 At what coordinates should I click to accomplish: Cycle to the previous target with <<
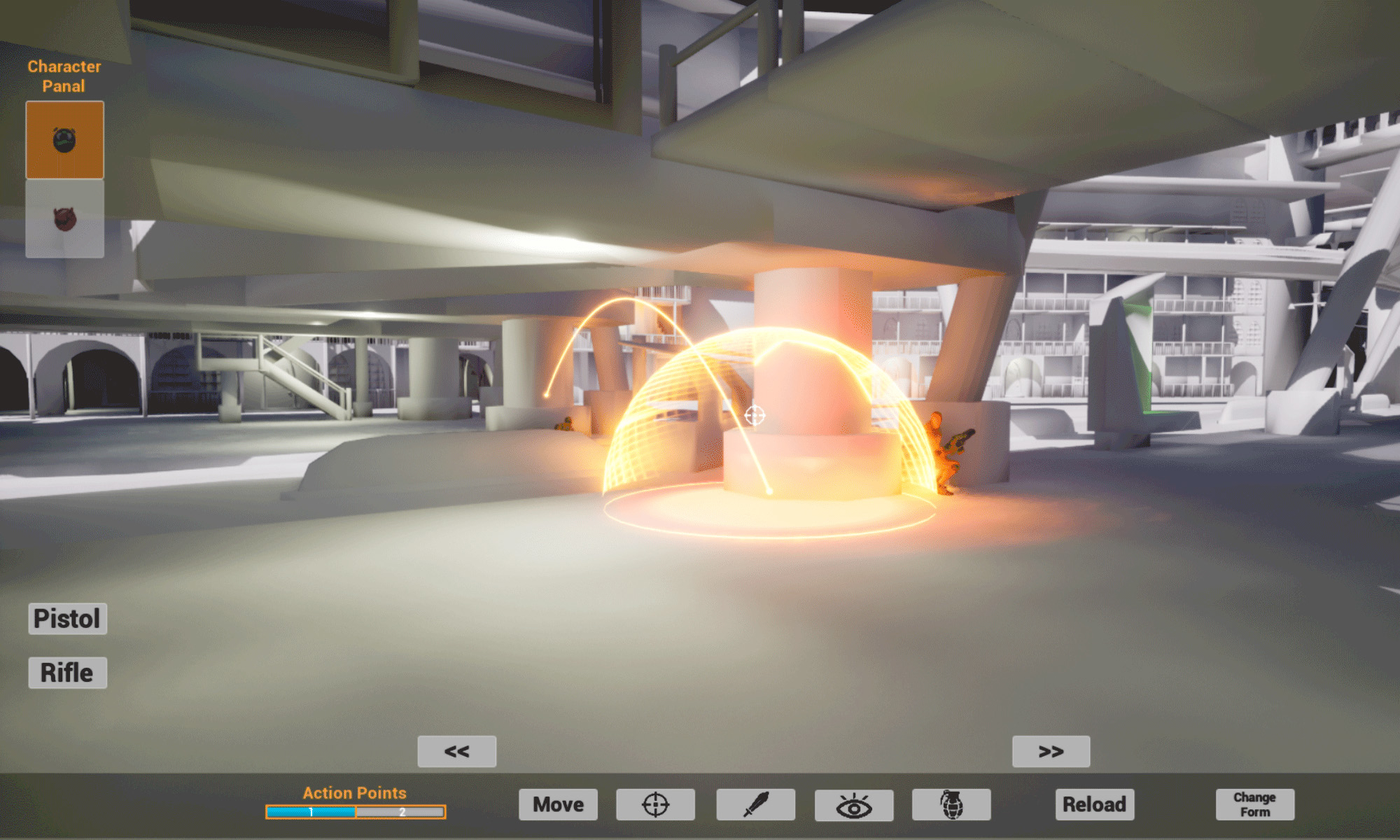pyautogui.click(x=456, y=751)
